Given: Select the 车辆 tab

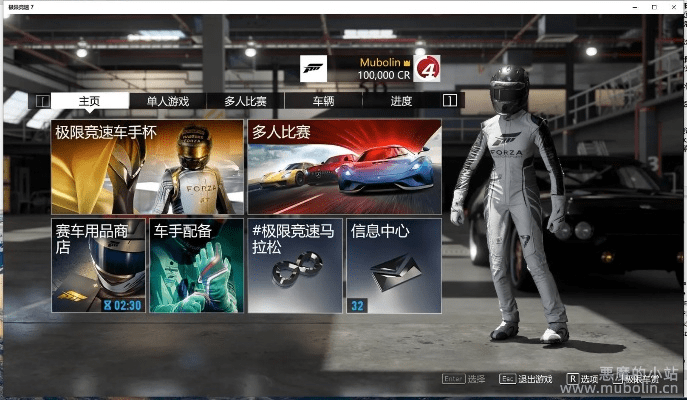Looking at the screenshot, I should click(323, 101).
